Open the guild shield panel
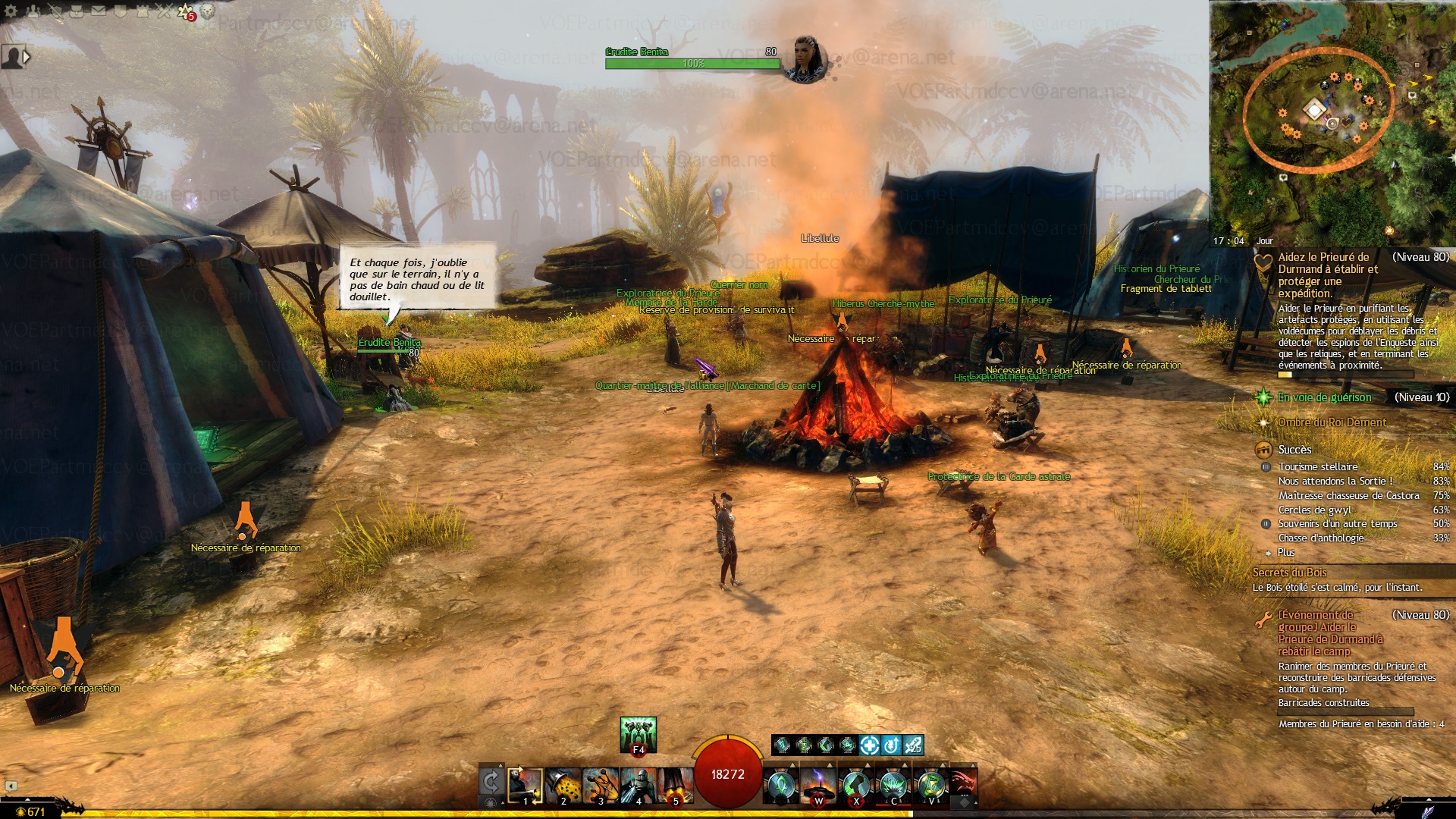The width and height of the screenshot is (1456, 819). [120, 11]
